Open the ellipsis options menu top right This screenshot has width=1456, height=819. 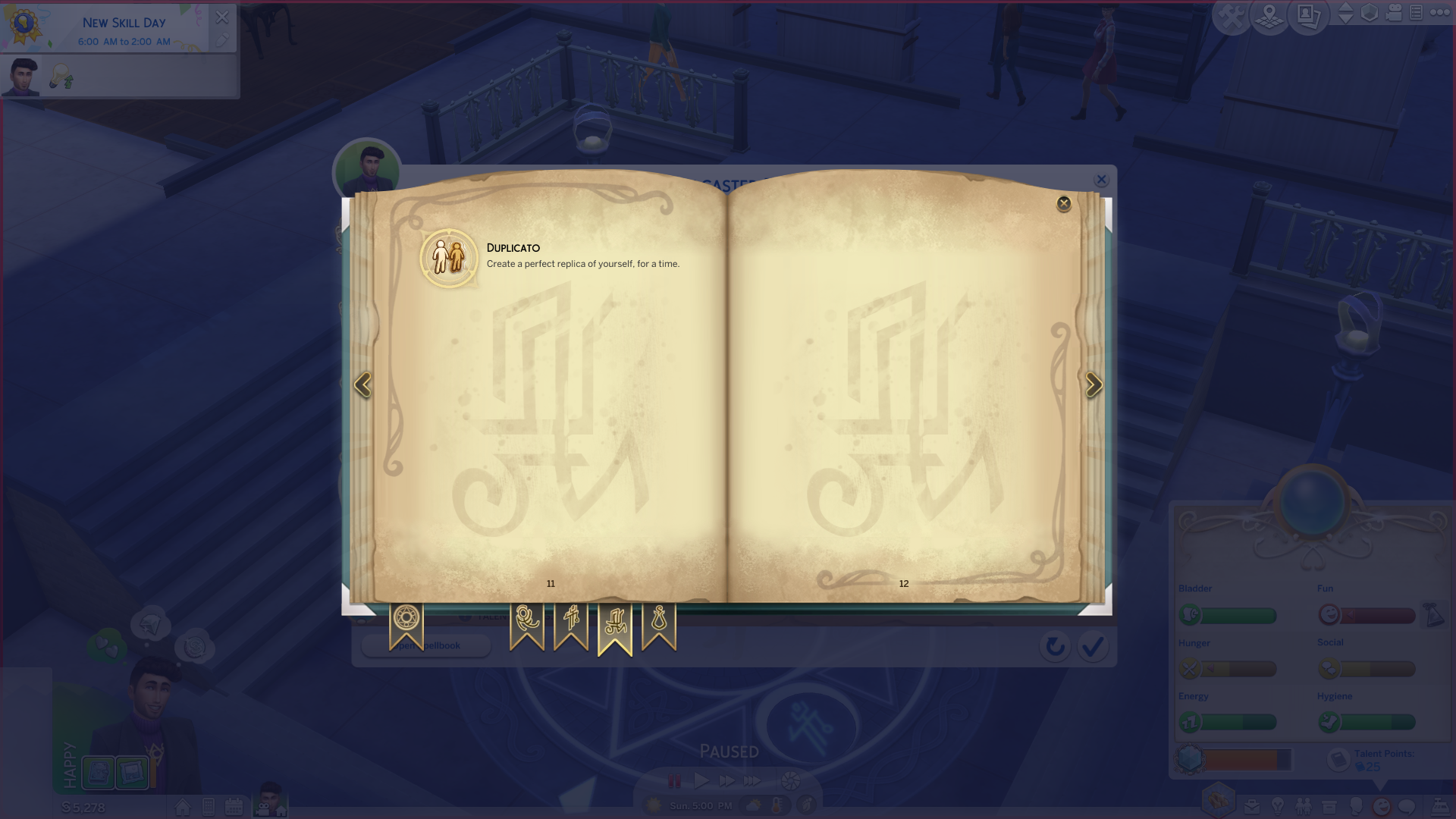(x=1440, y=11)
